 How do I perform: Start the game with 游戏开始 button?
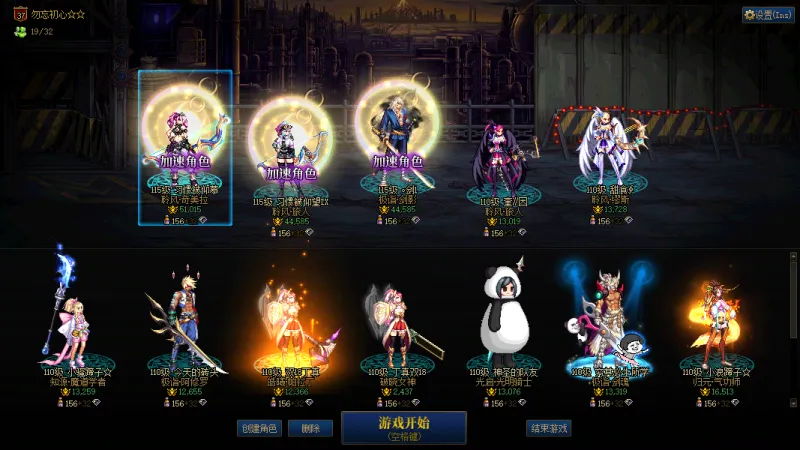tap(403, 427)
